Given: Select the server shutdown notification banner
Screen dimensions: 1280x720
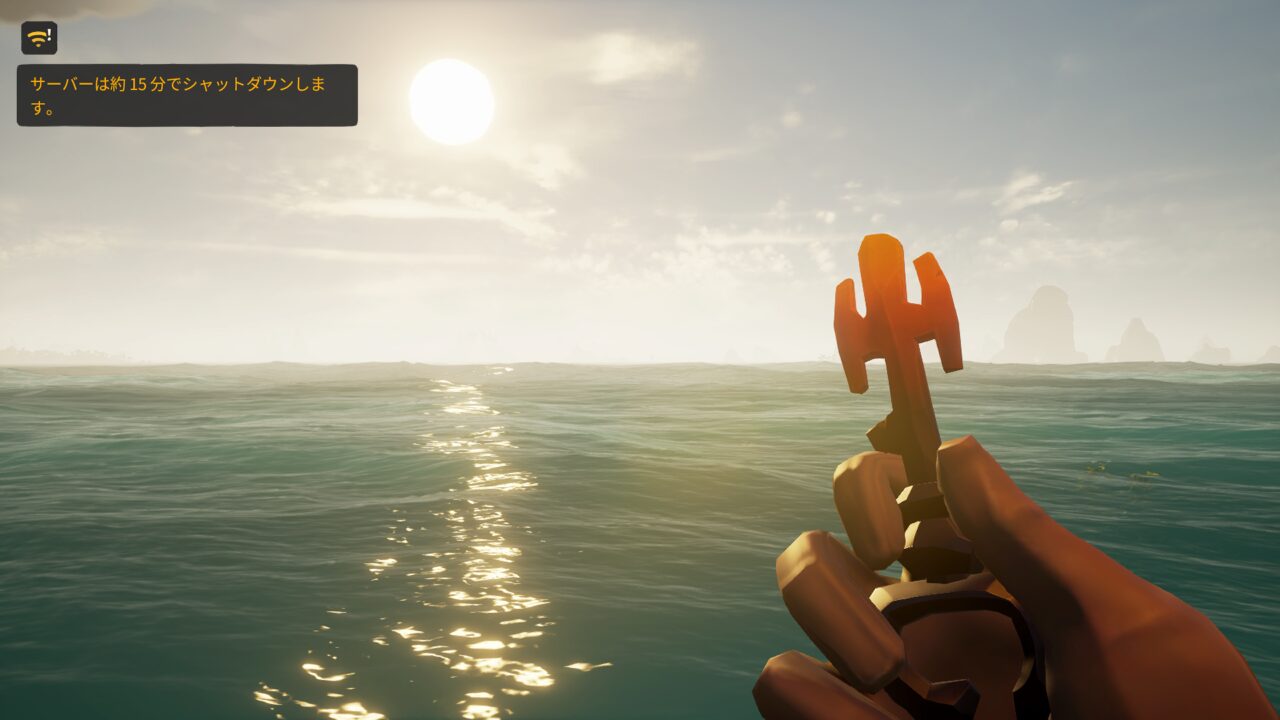Looking at the screenshot, I should coord(187,95).
